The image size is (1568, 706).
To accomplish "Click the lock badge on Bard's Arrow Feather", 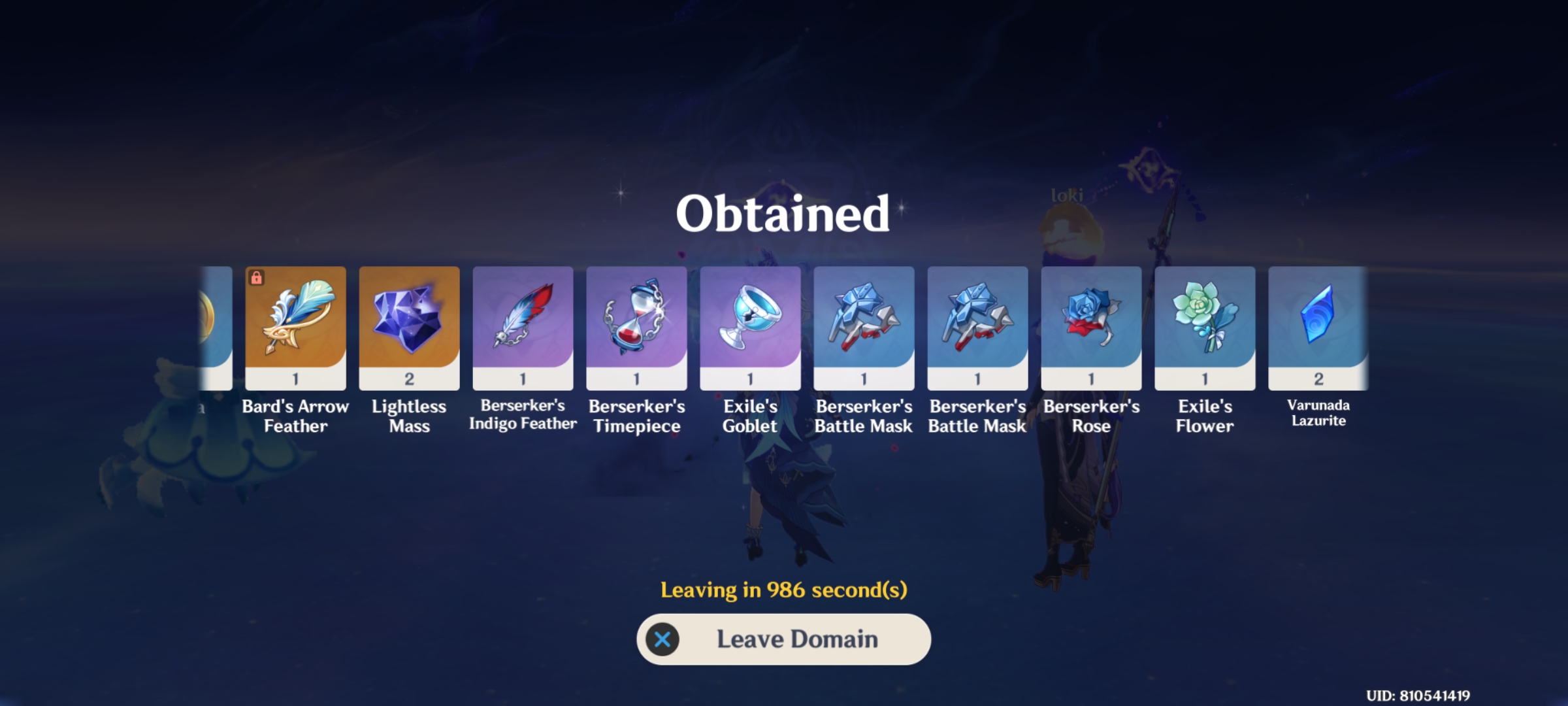I will point(257,277).
